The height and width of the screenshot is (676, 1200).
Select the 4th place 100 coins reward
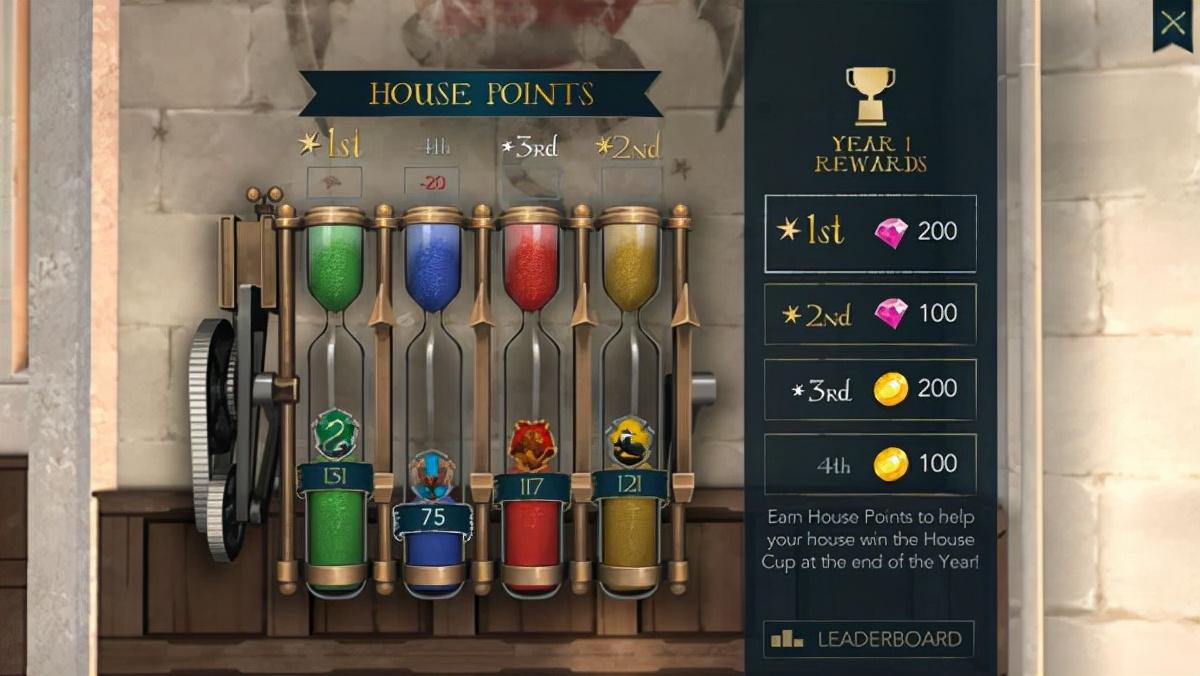870,464
